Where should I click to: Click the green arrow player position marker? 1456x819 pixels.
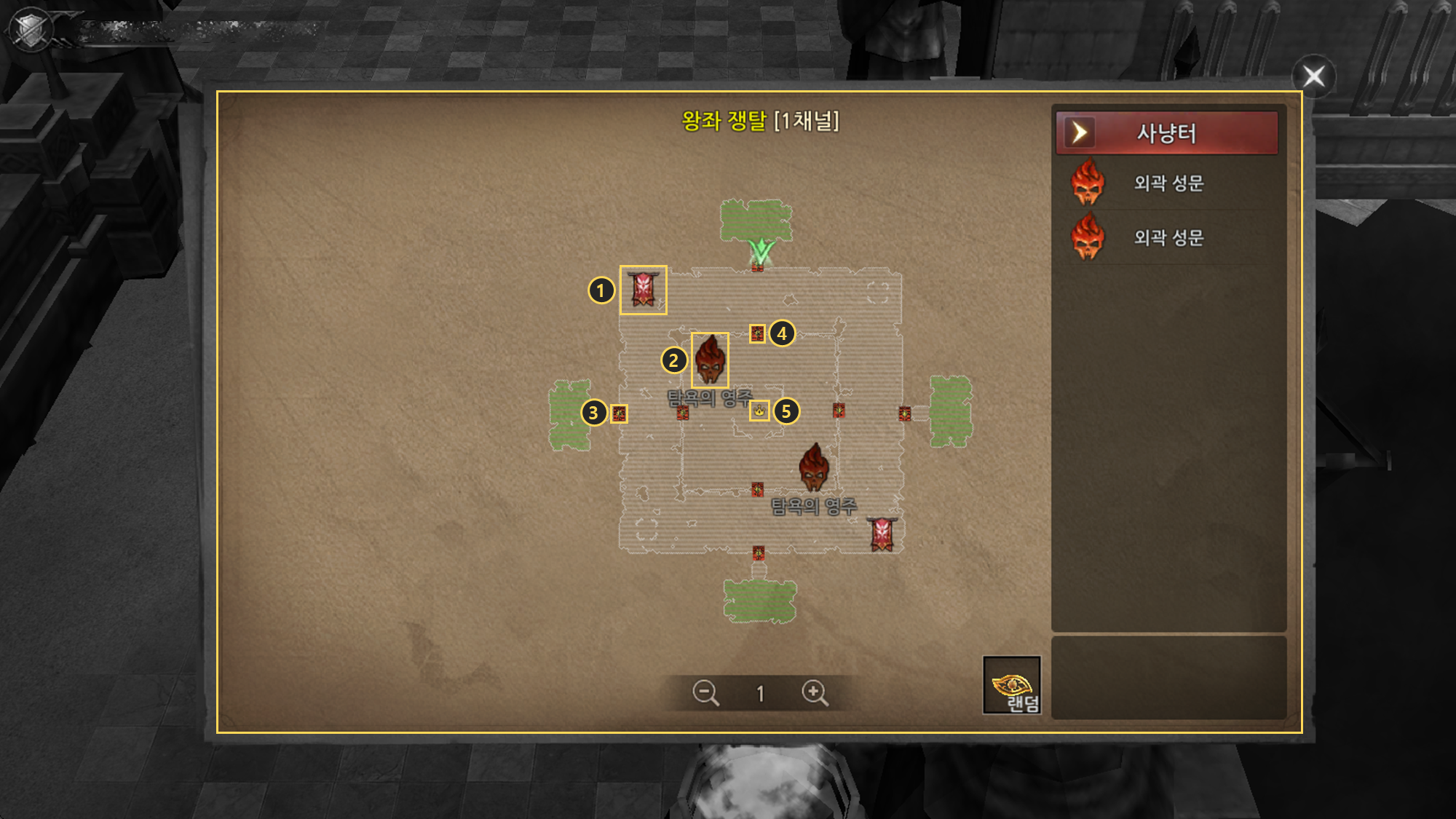point(761,251)
